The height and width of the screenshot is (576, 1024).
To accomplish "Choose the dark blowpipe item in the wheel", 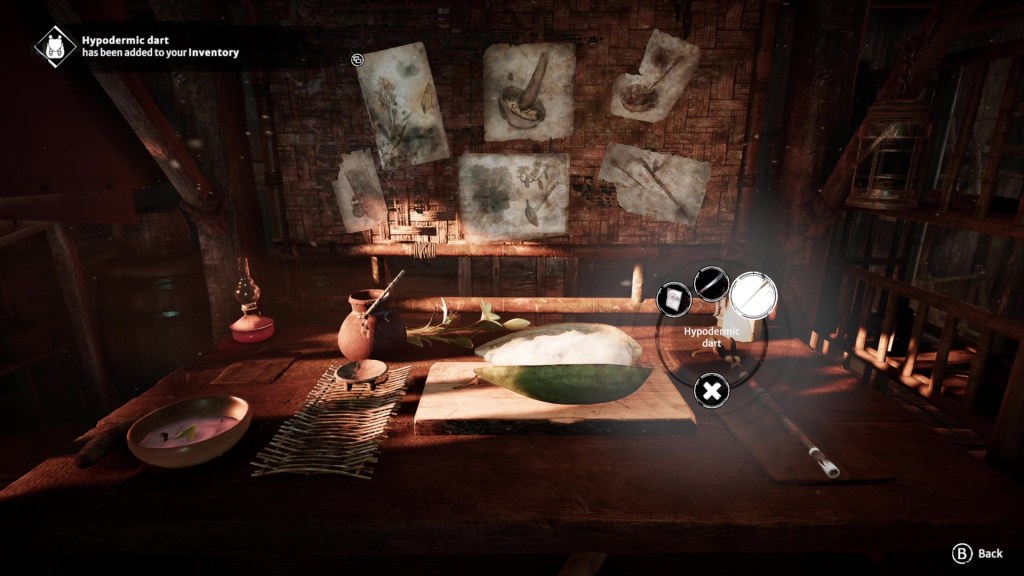I will tap(710, 283).
